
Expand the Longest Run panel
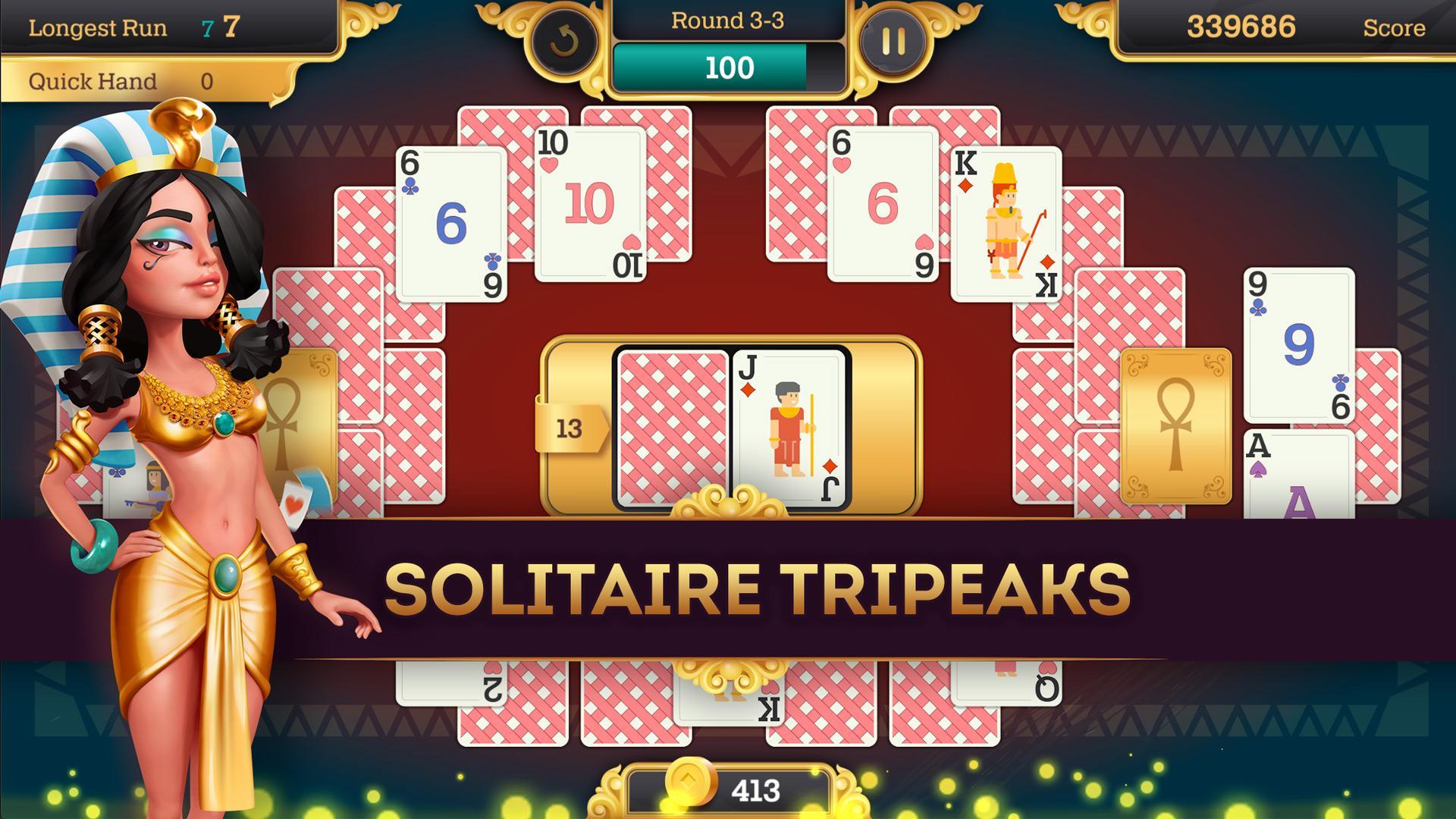99,29
